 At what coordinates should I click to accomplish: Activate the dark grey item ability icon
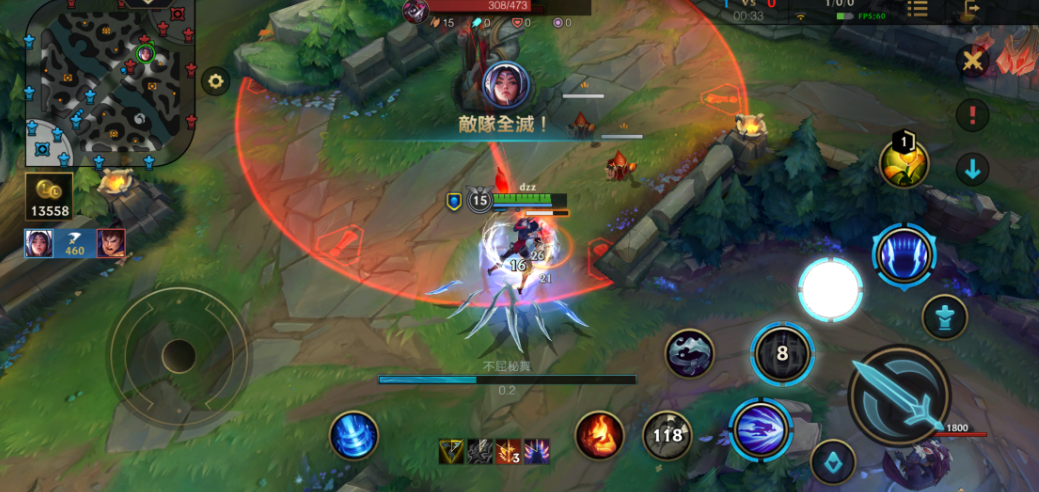click(690, 353)
